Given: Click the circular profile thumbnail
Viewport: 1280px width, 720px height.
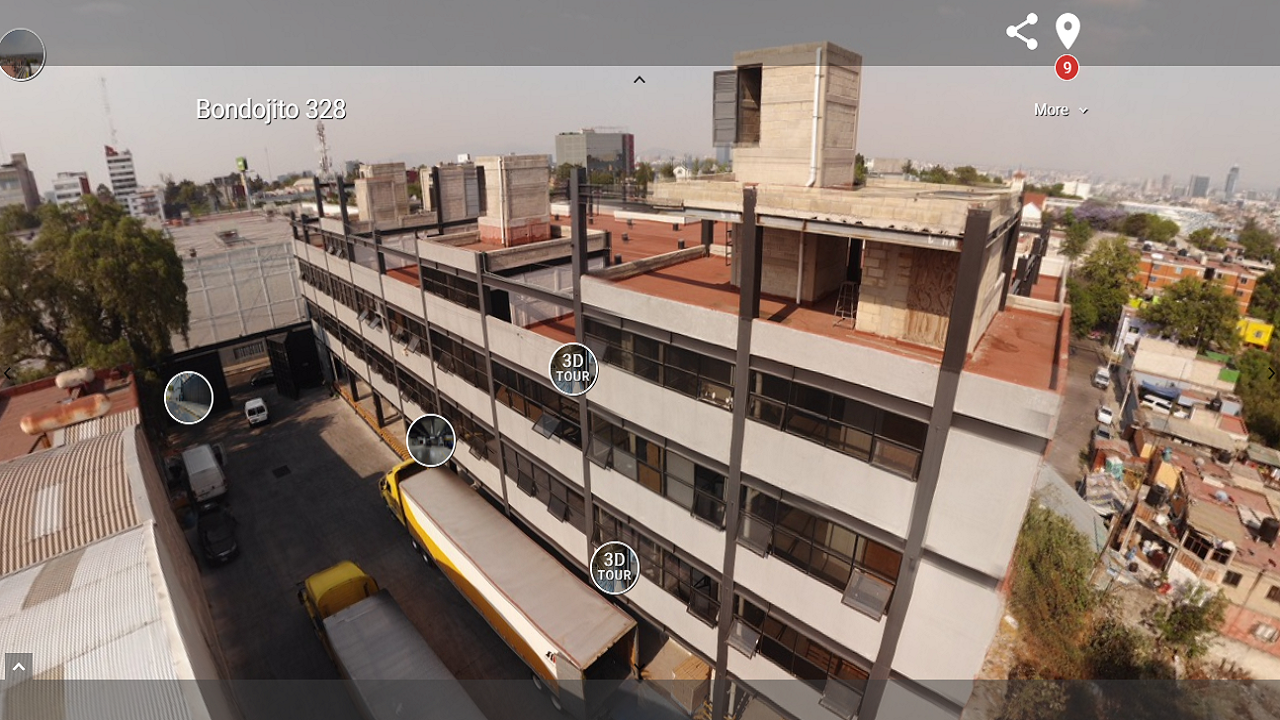Looking at the screenshot, I should coord(21,54).
